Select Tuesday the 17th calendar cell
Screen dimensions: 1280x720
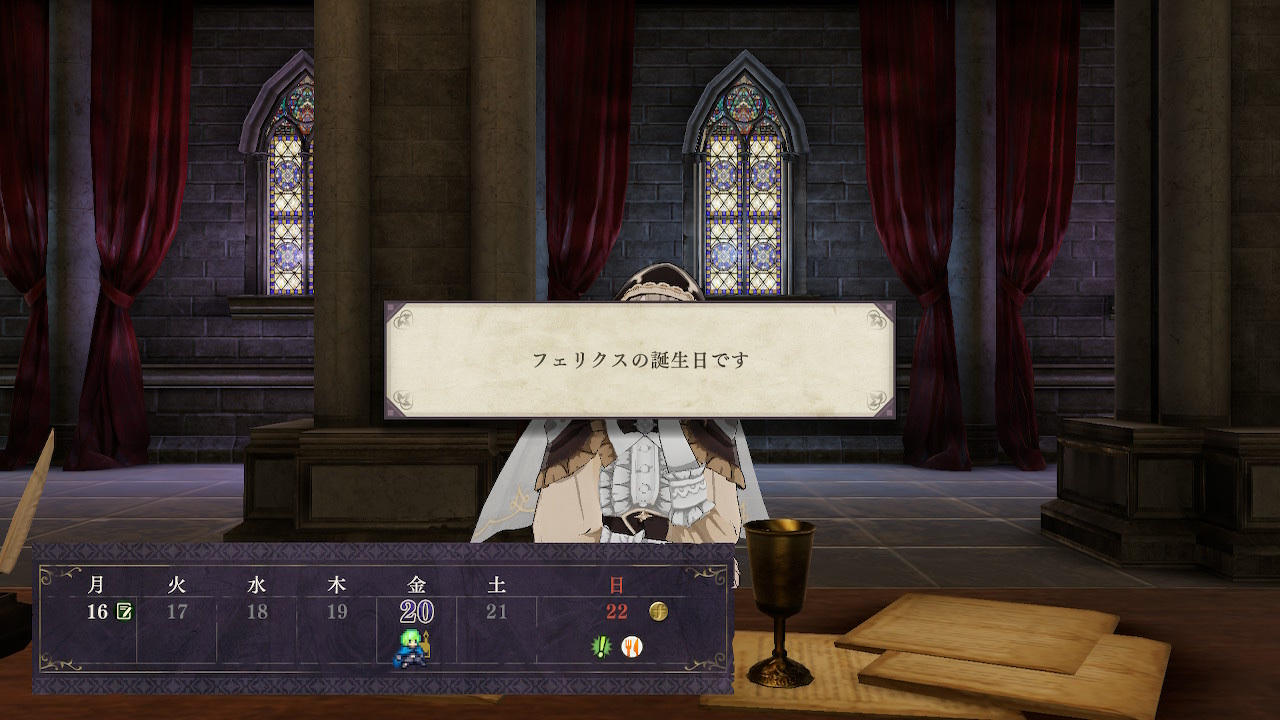177,611
